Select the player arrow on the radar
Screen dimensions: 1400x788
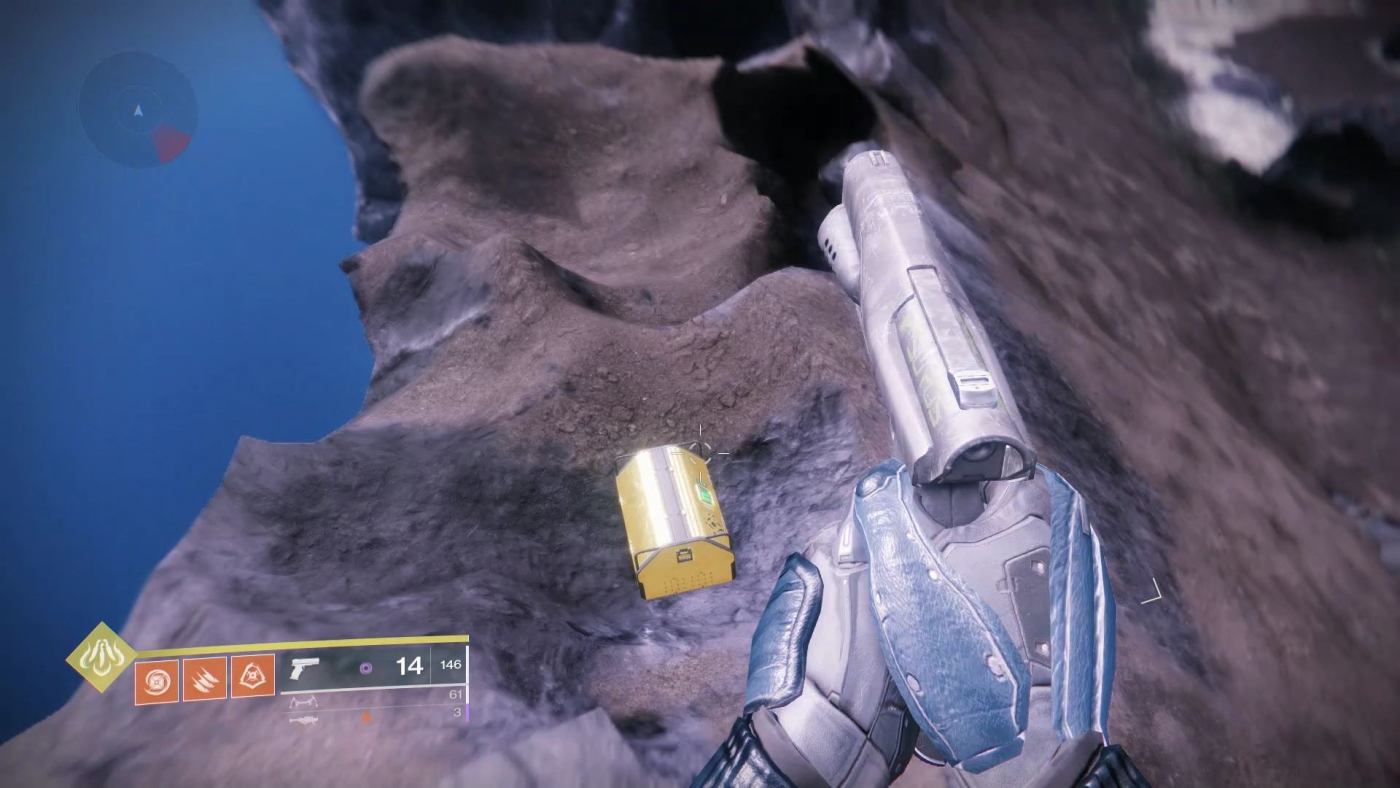[x=139, y=109]
